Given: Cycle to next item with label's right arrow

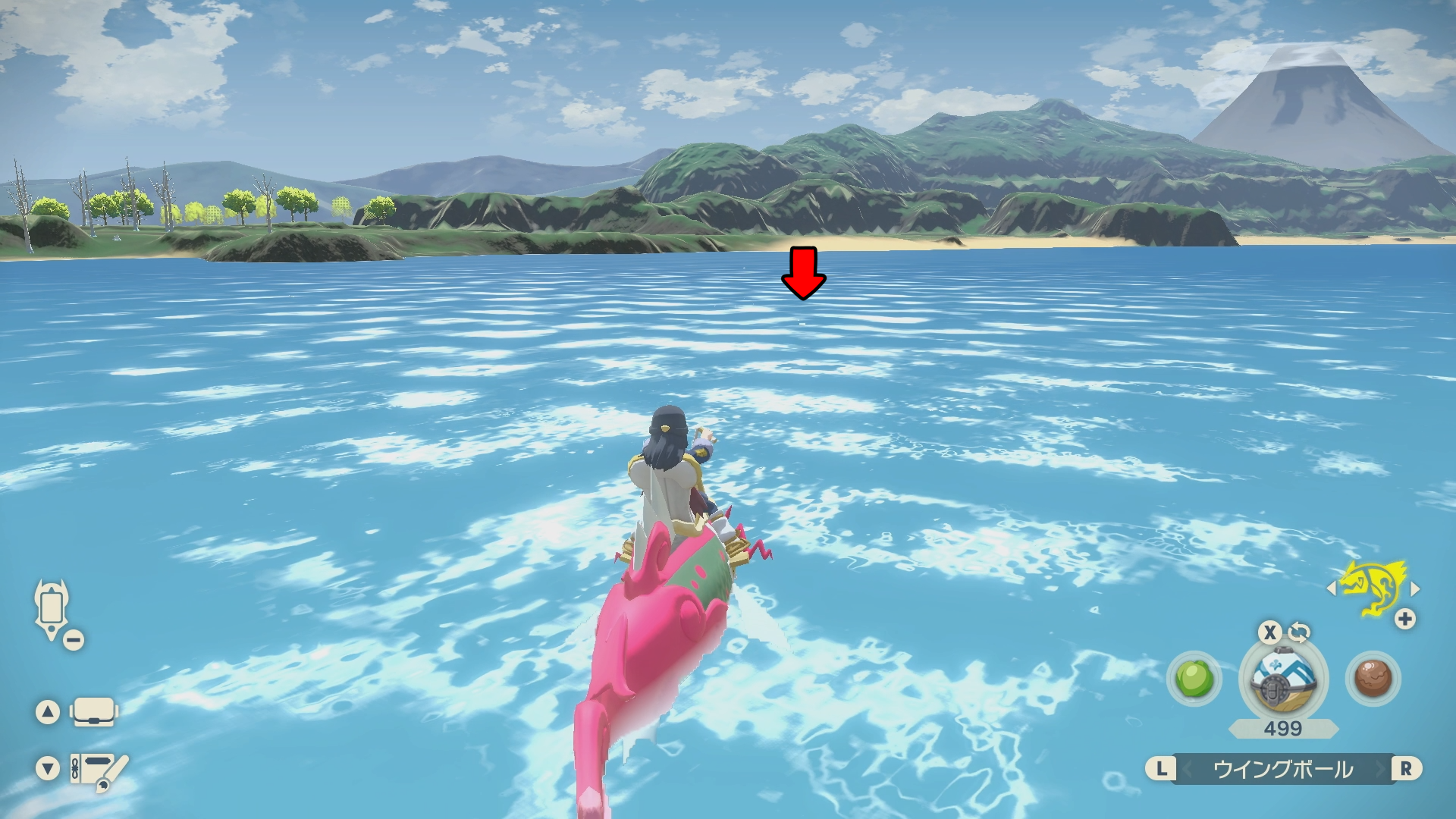Looking at the screenshot, I should [x=1380, y=769].
